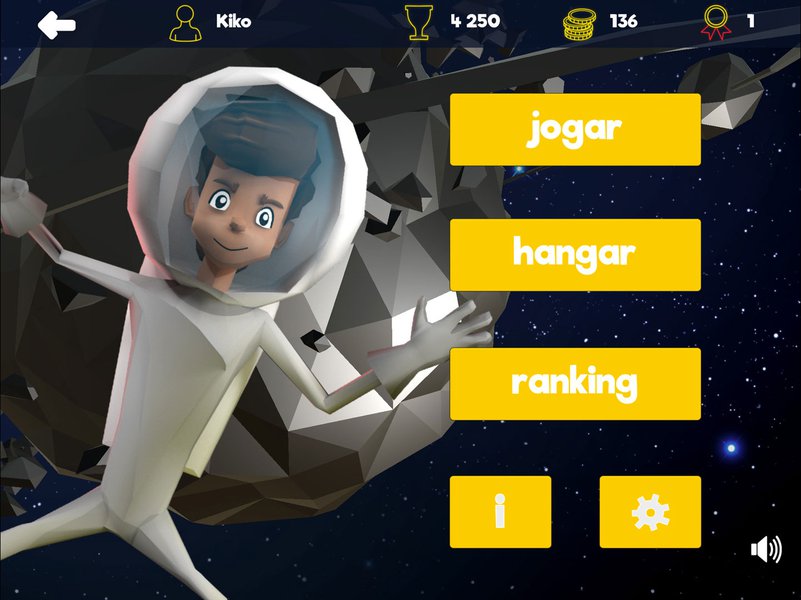
Task: Open the info screen
Action: coord(500,512)
